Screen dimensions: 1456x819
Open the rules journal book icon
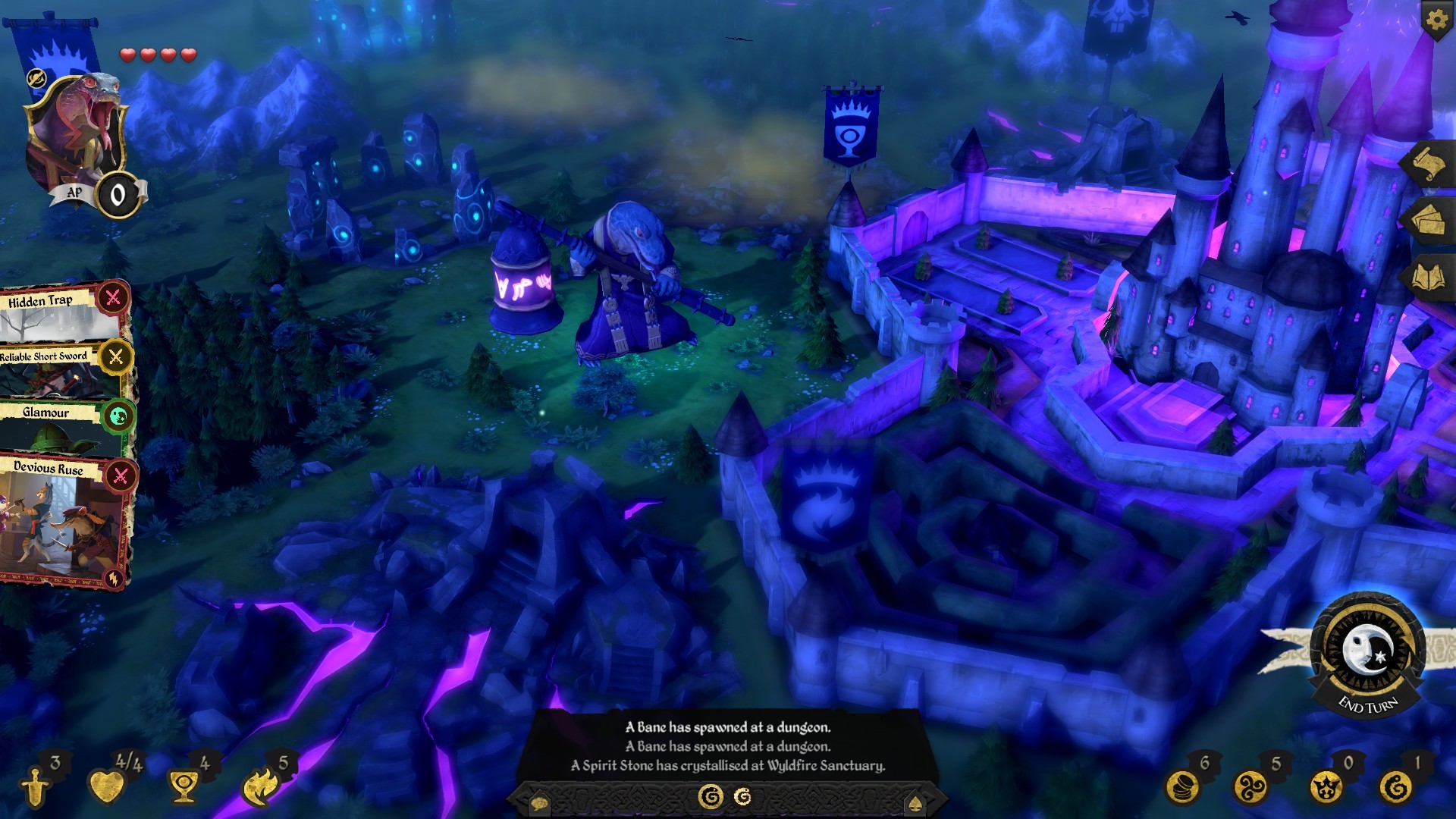coord(1429,273)
